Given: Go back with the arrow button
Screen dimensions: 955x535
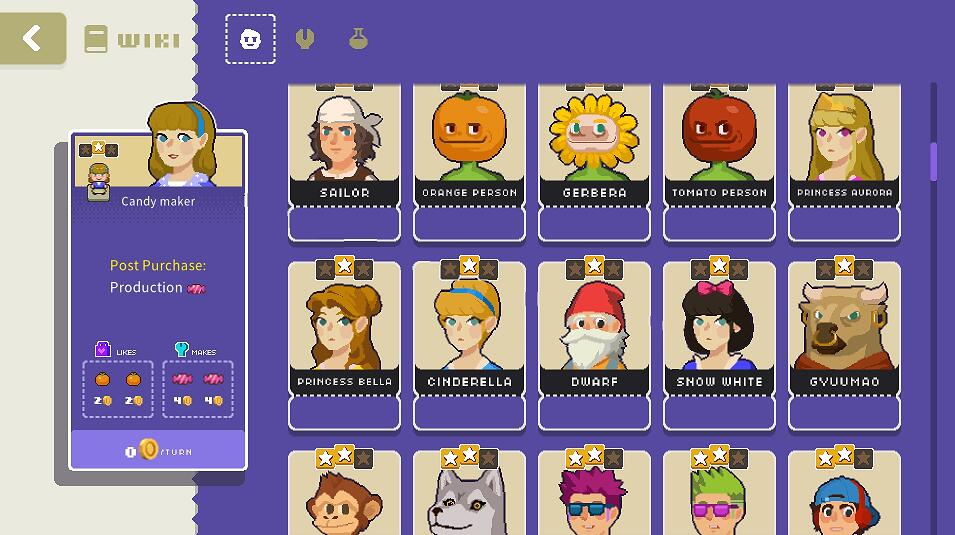Looking at the screenshot, I should (33, 39).
